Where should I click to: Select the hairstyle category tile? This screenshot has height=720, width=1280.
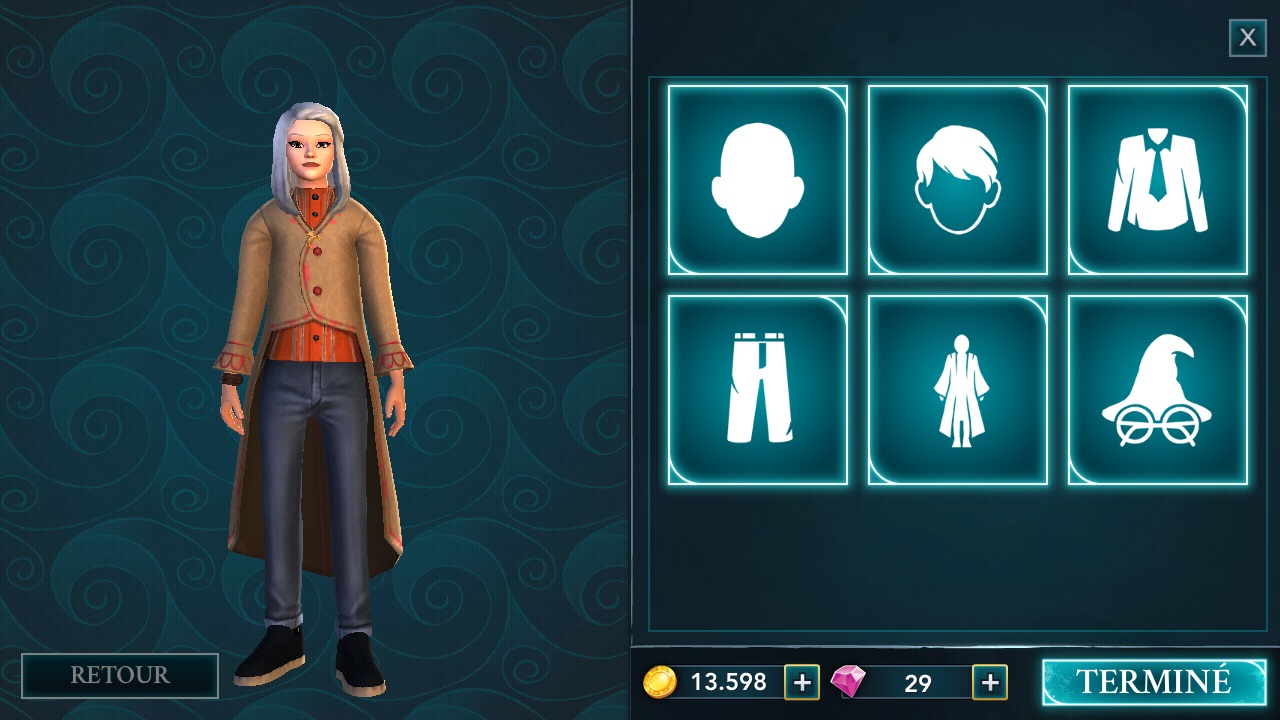(957, 180)
